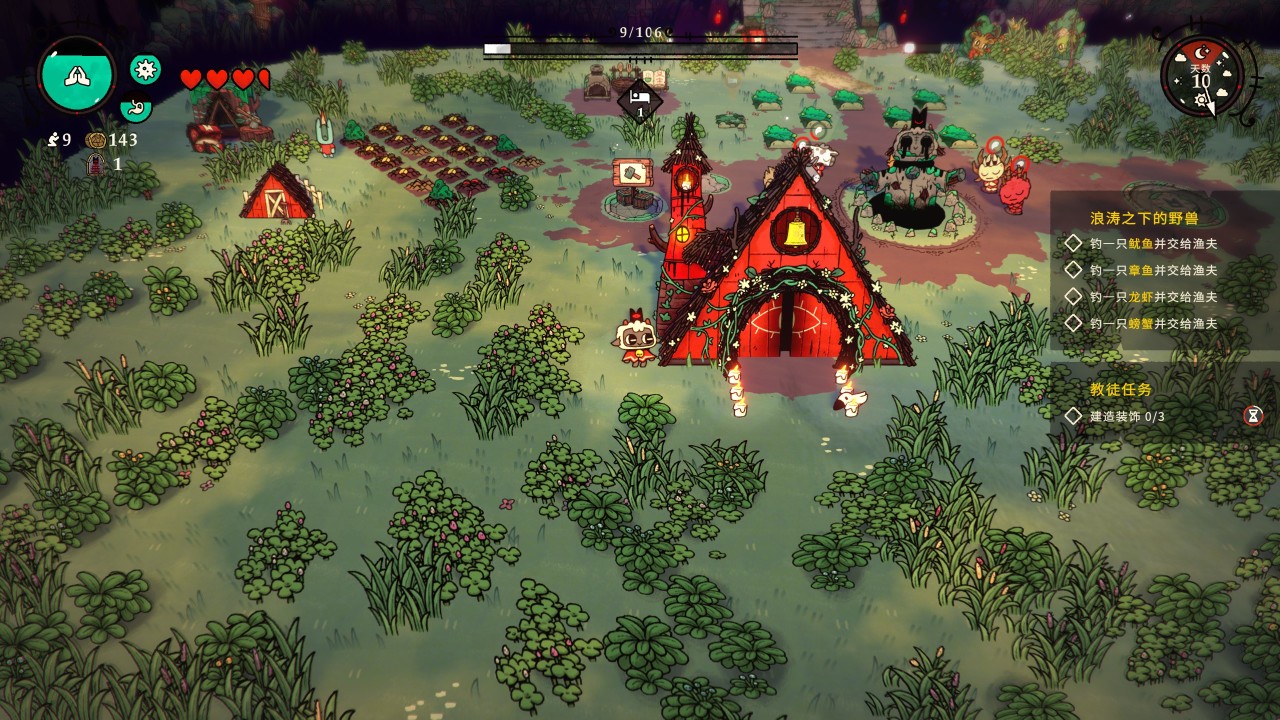Open the day 10 clock dial
Viewport: 1280px width, 720px height.
[1201, 78]
